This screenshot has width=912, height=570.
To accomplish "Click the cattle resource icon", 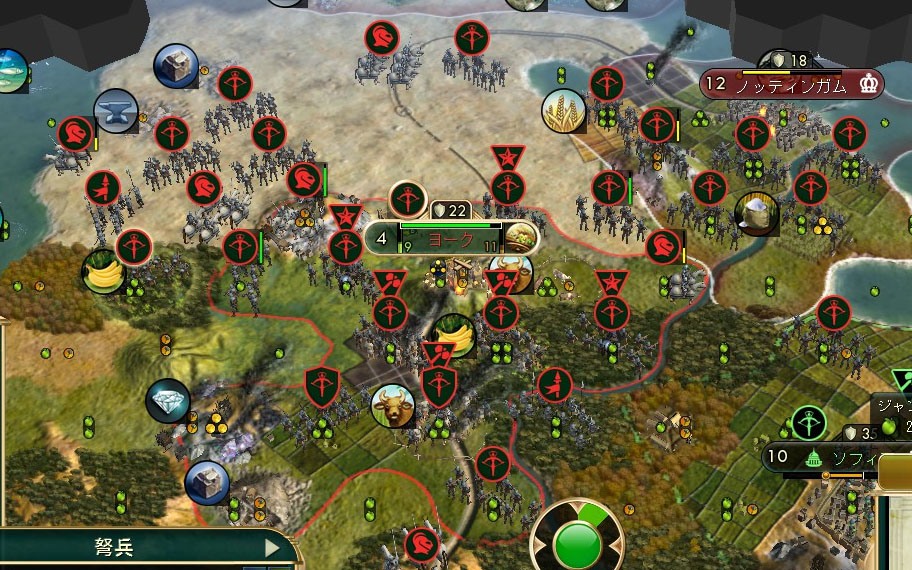I will click(393, 406).
